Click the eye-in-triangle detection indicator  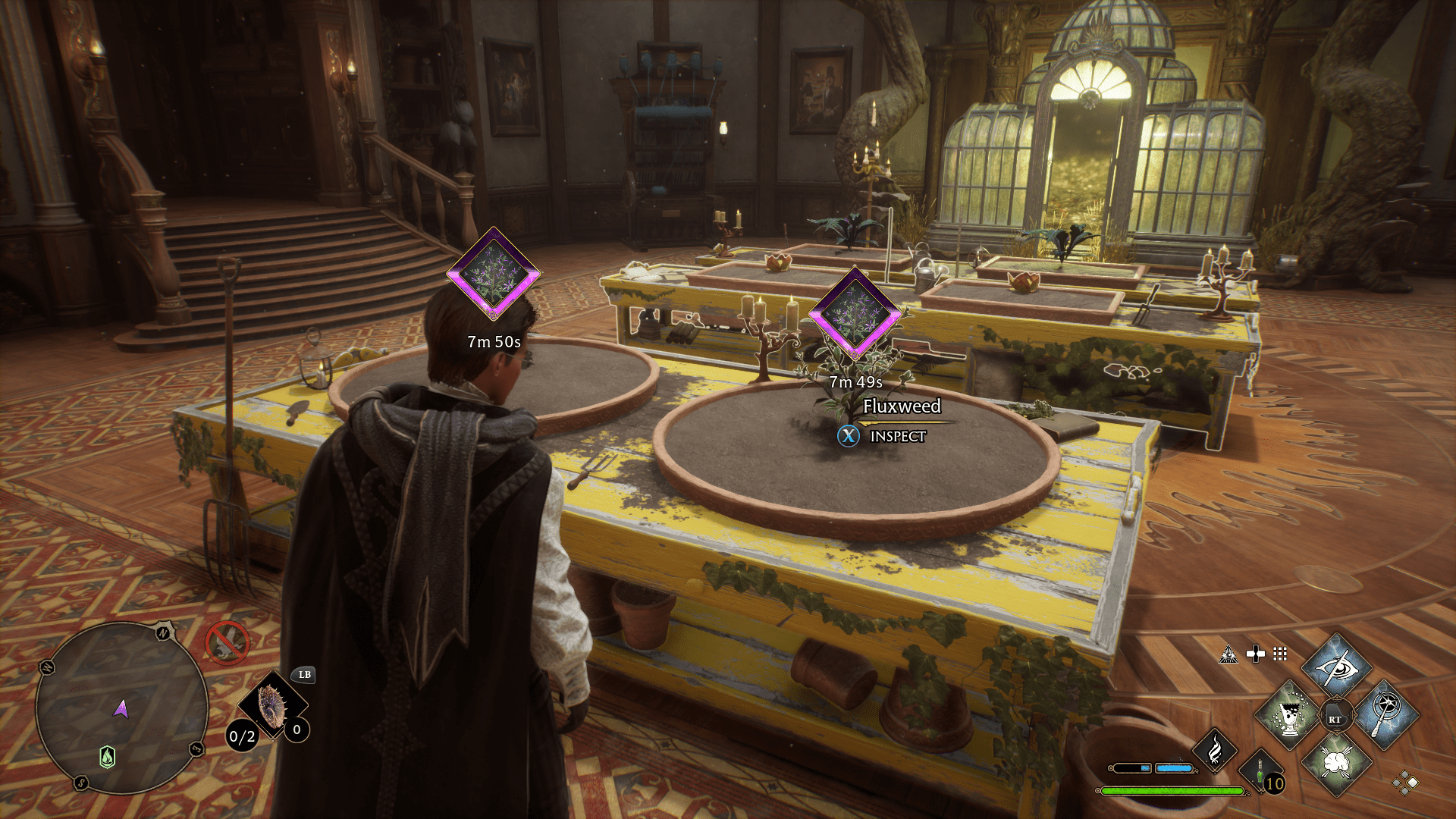click(1229, 654)
